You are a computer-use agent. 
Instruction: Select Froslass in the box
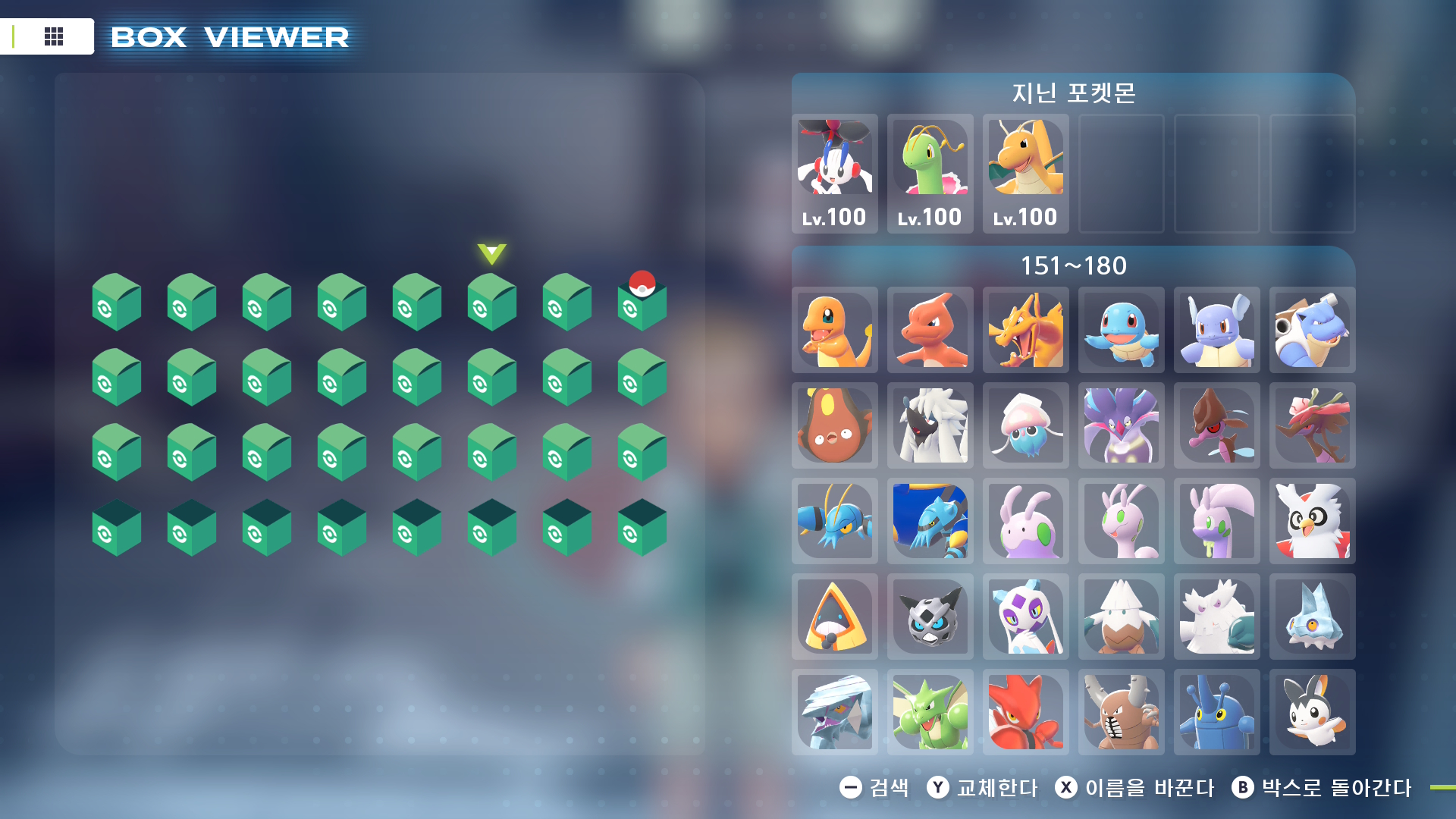[1025, 617]
